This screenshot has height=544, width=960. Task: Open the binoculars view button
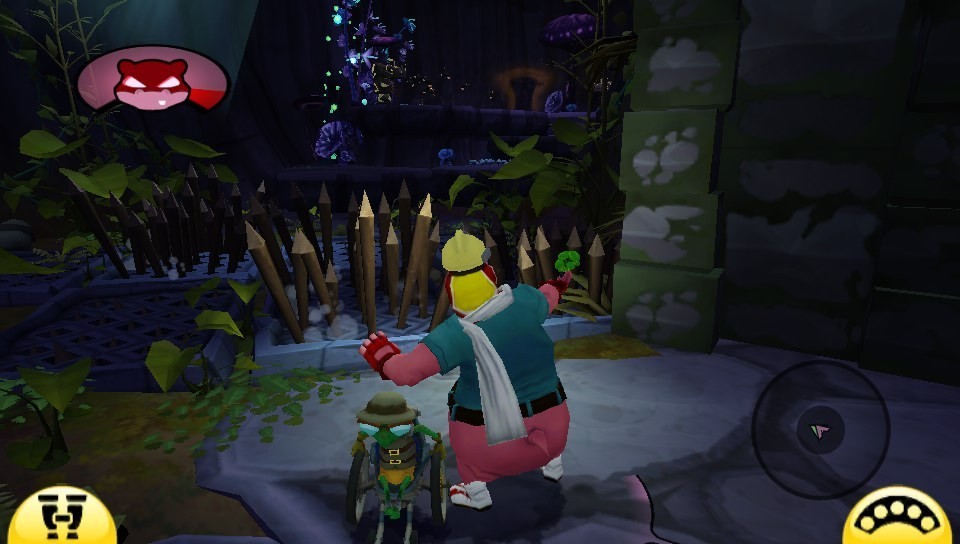[x=62, y=518]
